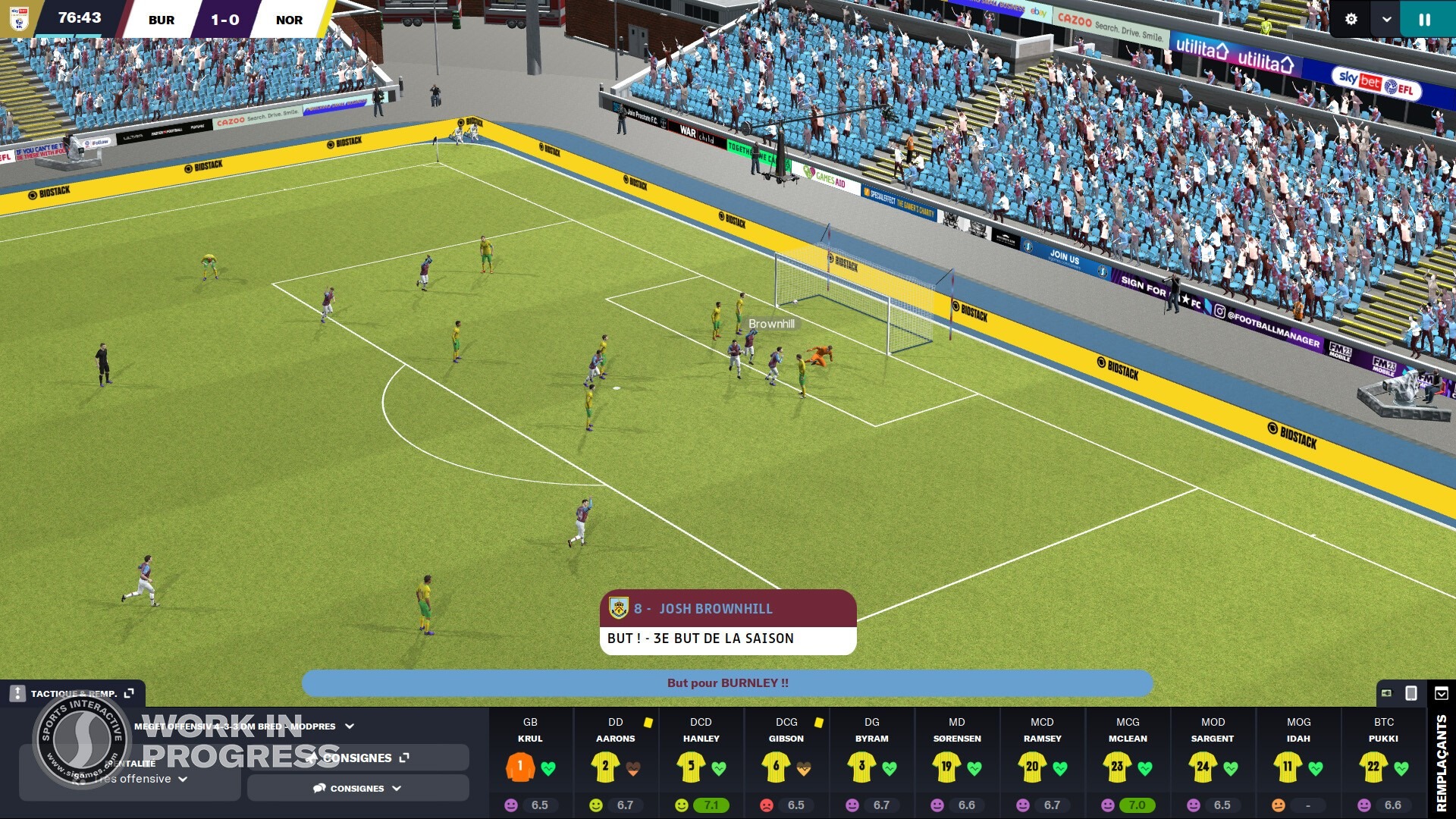Toggle the checkbox icon atop the Remplaçants strip
Image resolution: width=1456 pixels, height=819 pixels.
coord(1439,693)
